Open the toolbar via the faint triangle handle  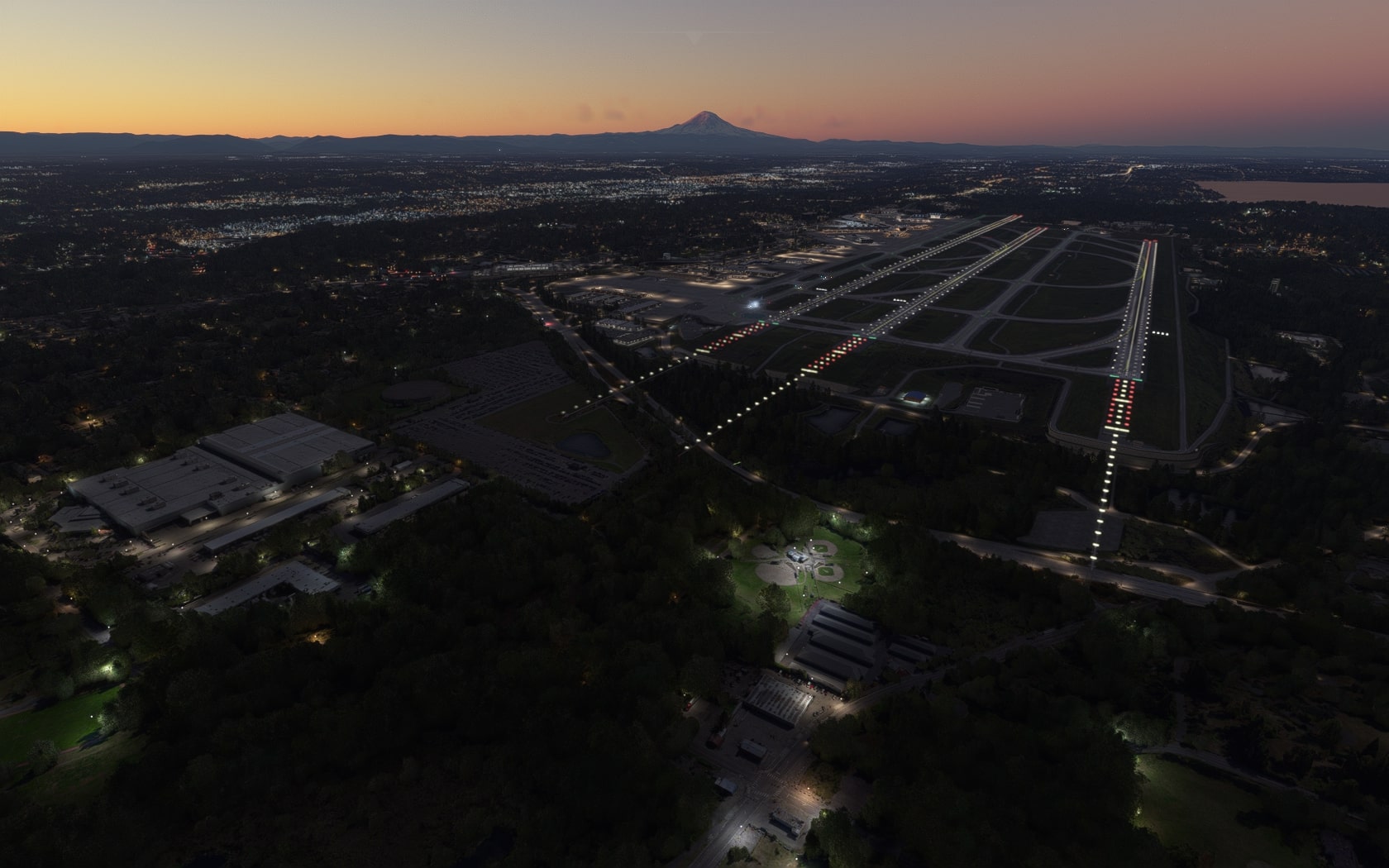(694, 38)
